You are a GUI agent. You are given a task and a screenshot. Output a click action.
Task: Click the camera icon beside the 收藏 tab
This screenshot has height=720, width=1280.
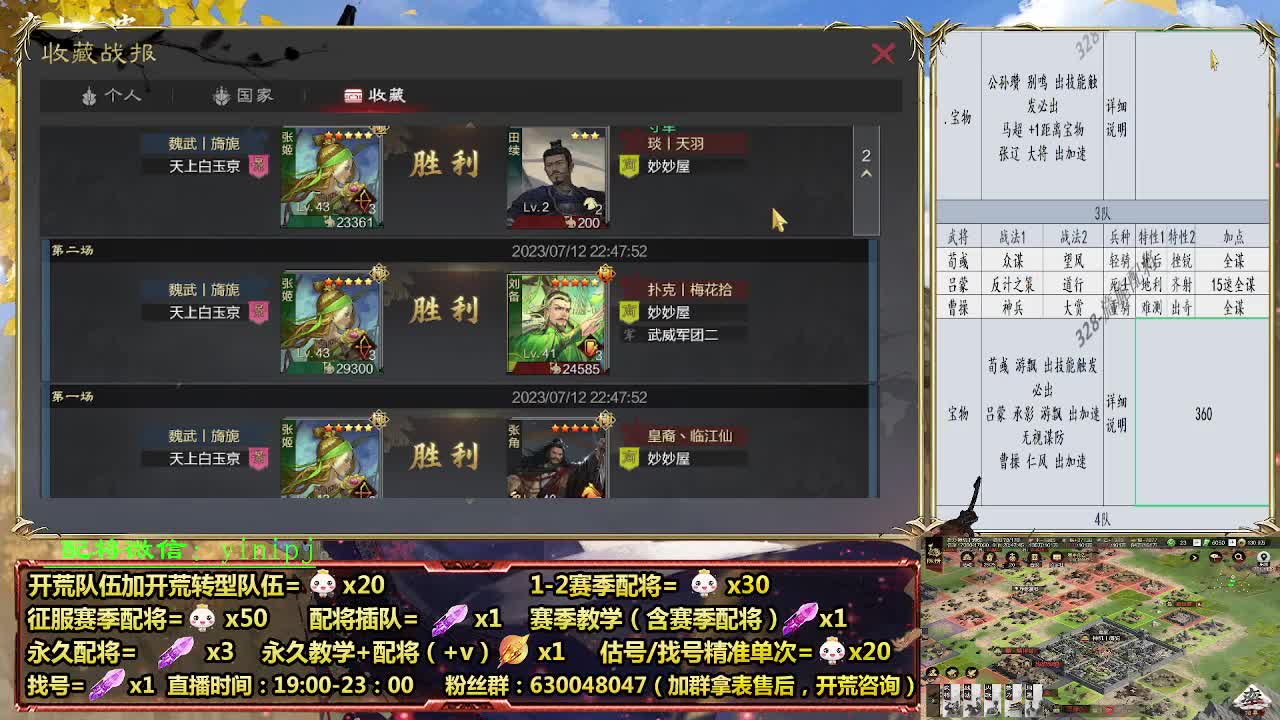(x=351, y=96)
